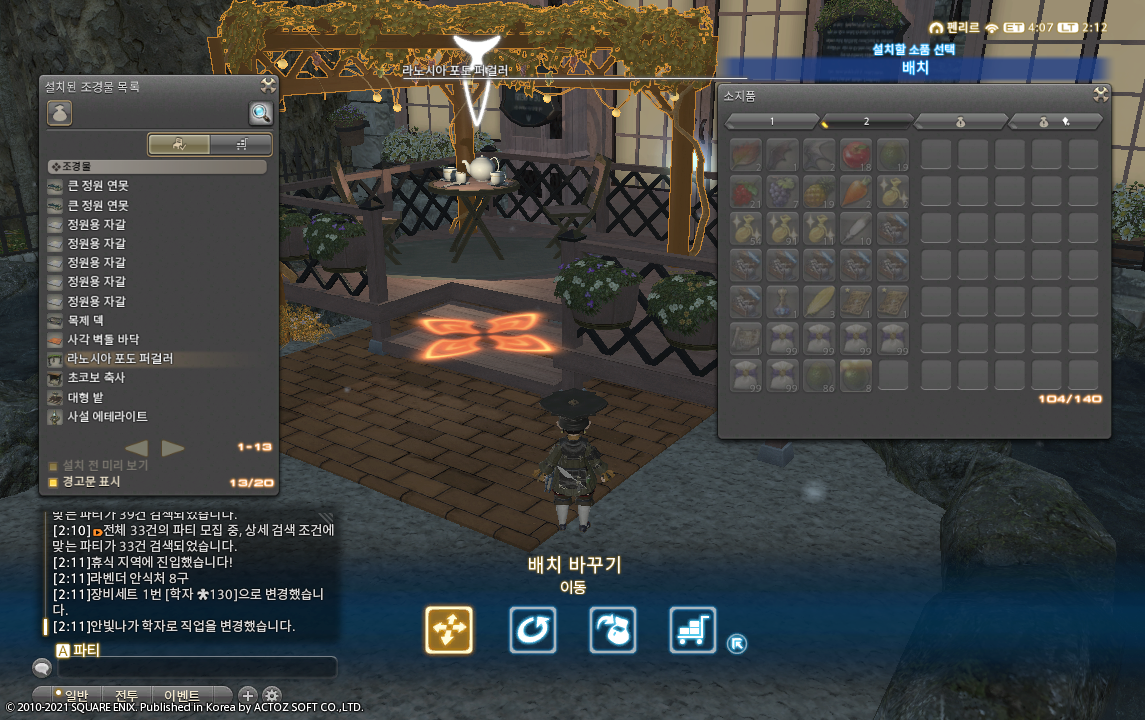The image size is (1145, 720).
Task: Switch to inventory tab 1
Action: (772, 121)
